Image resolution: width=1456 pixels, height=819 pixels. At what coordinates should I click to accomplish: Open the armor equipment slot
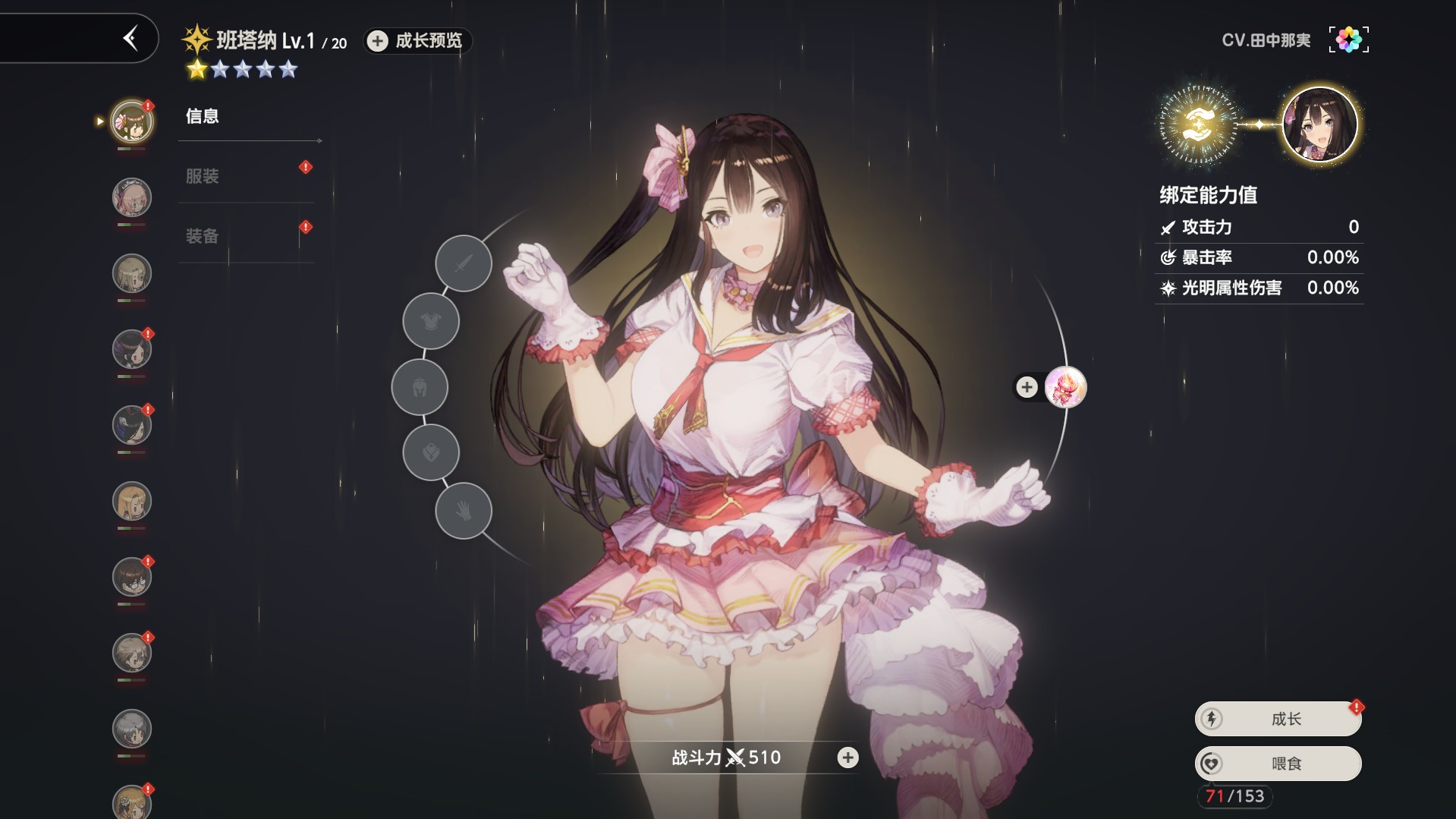coord(430,320)
